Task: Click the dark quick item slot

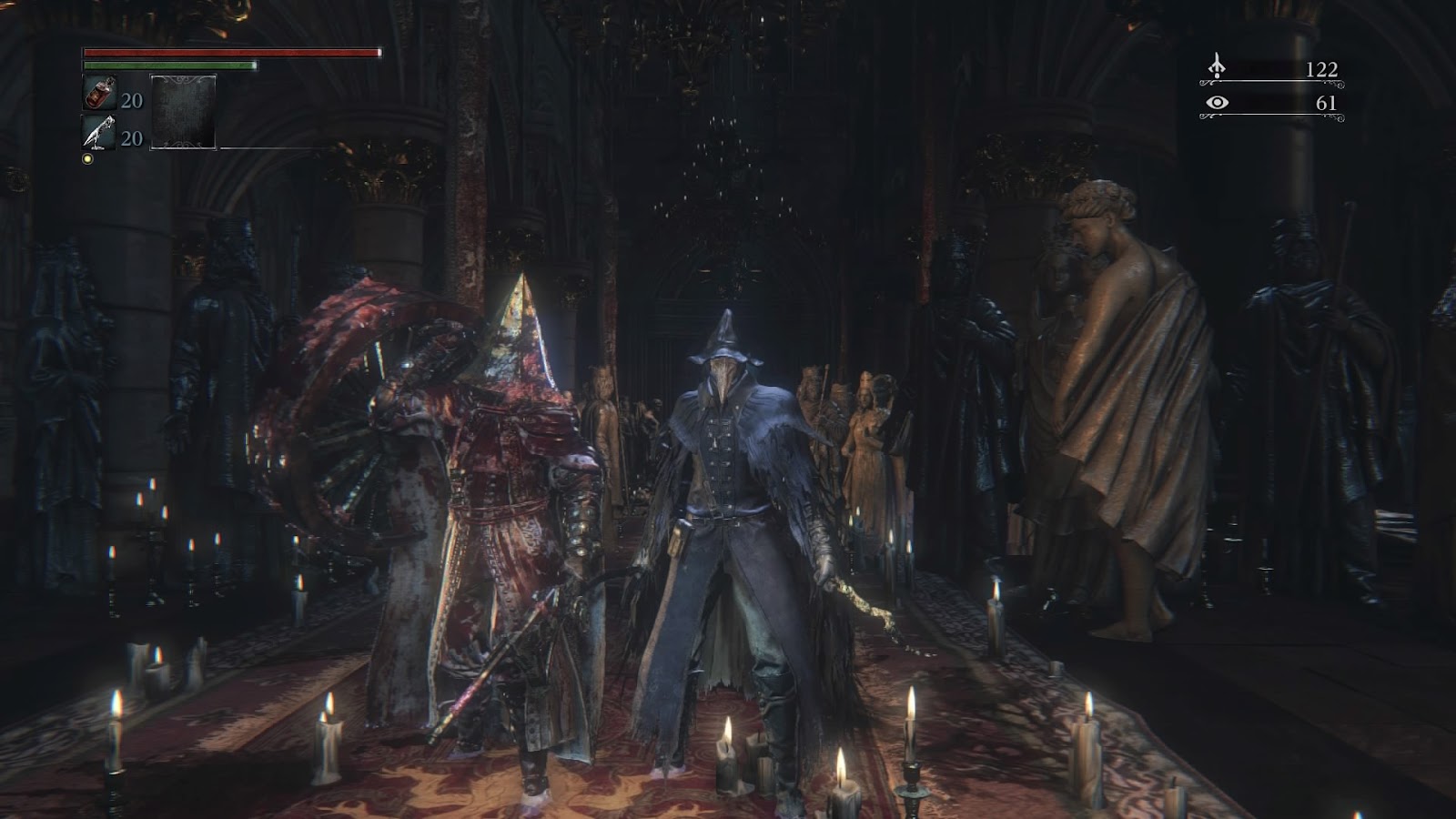Action: [183, 112]
